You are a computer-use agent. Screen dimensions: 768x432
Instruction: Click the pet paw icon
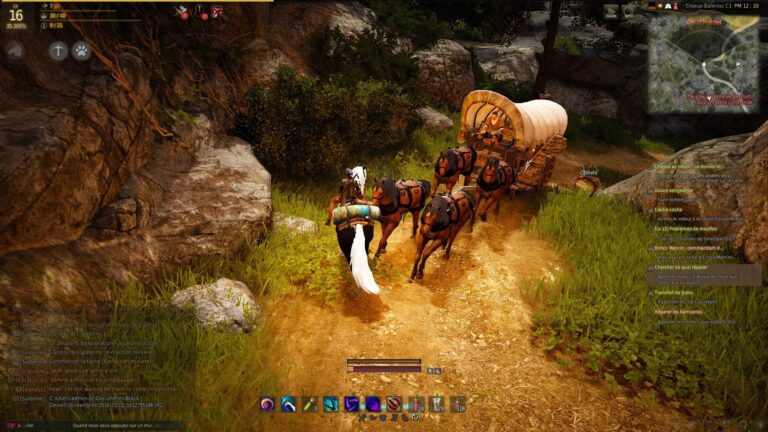[81, 50]
